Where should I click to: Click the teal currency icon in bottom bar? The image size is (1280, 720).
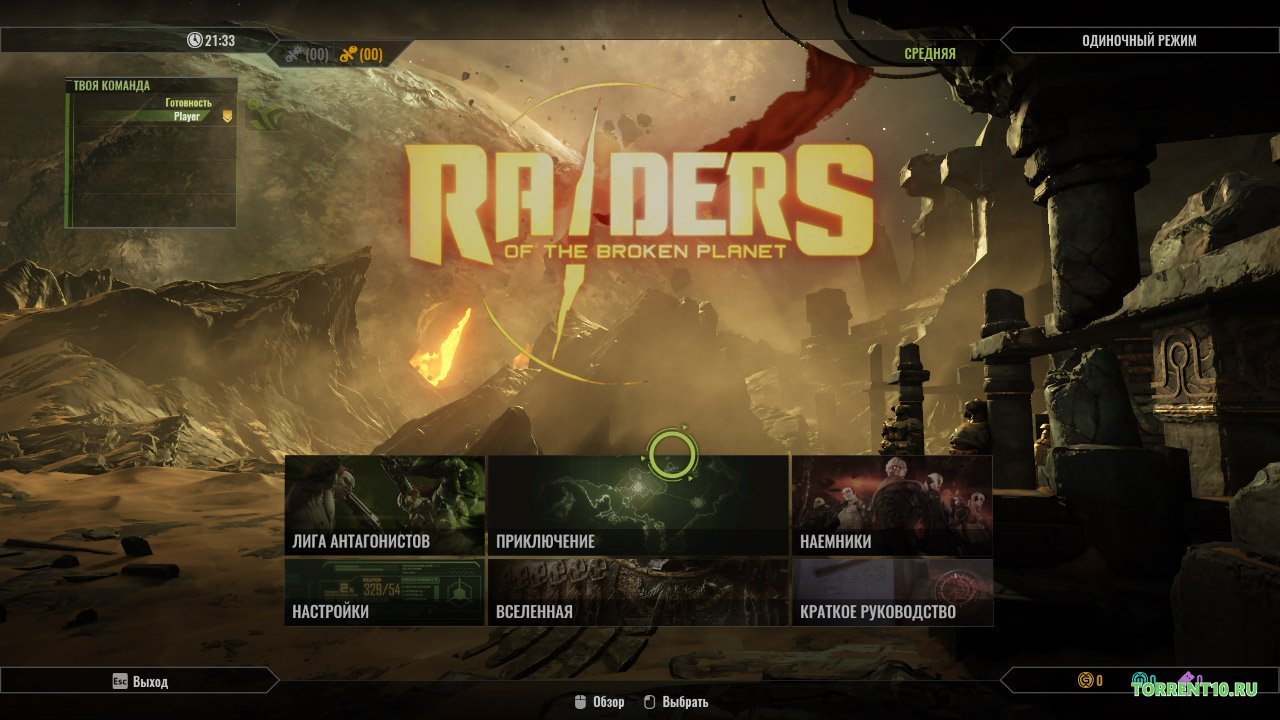[x=1140, y=677]
